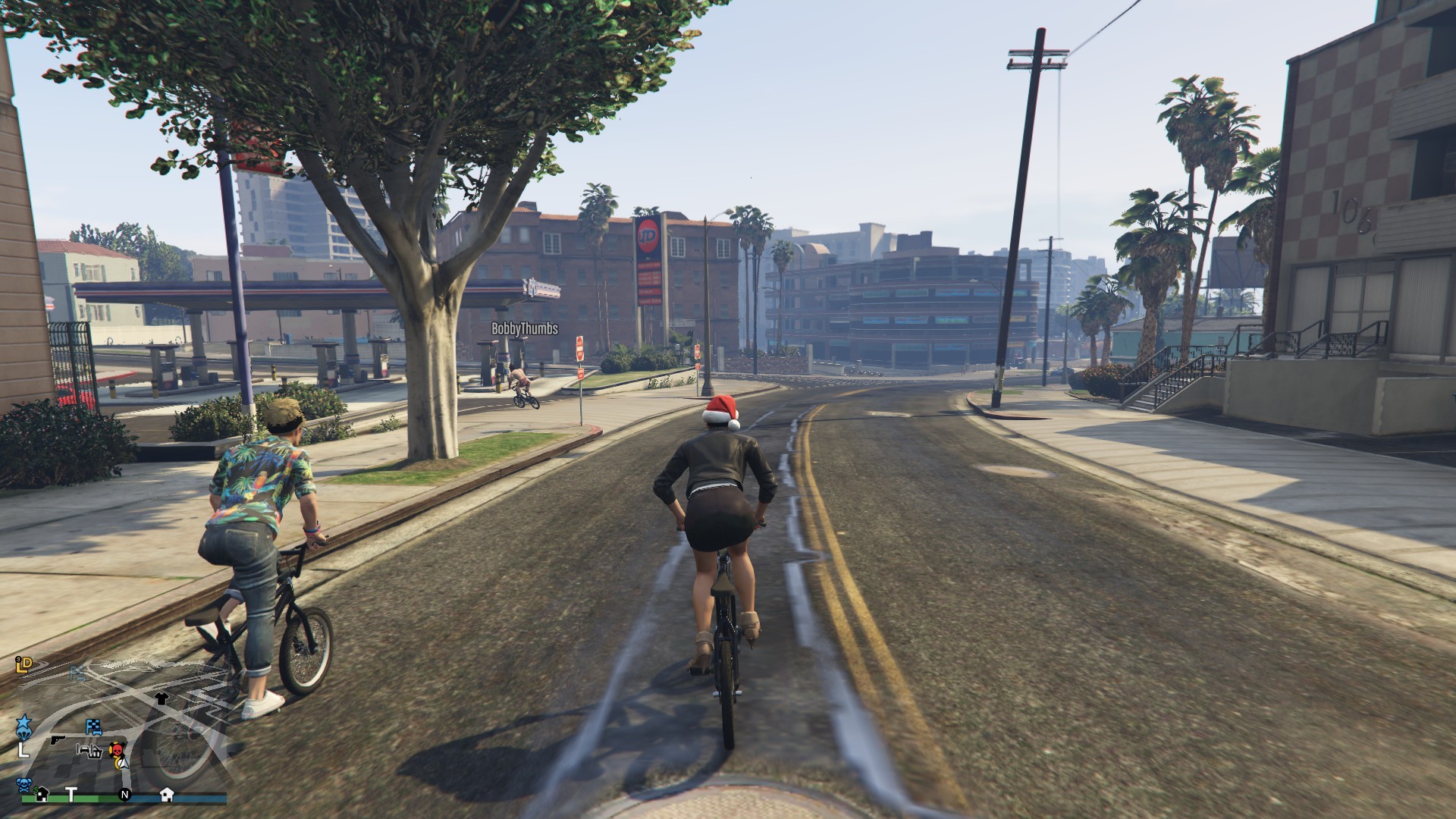Select the white house safehouse blip
This screenshot has width=1456, height=819.
pos(167,794)
